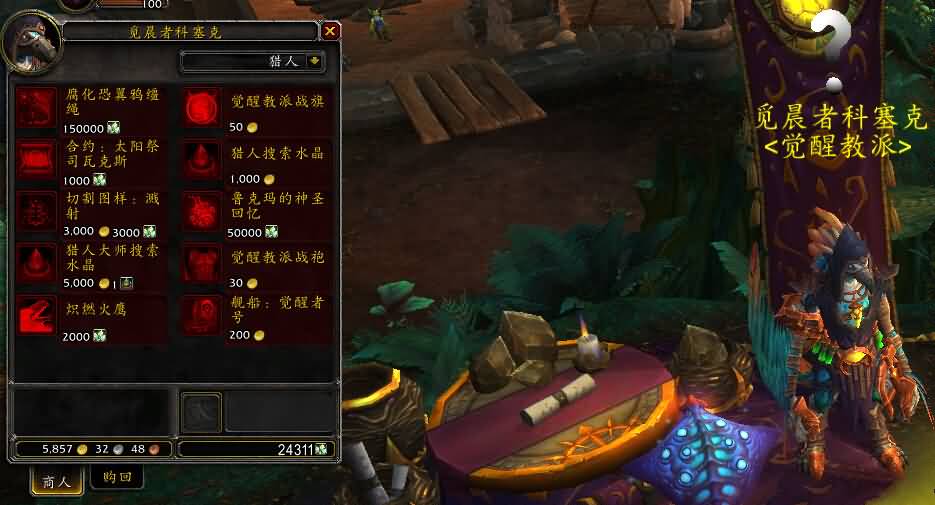
Task: Open the 猎人 class filter dropdown
Action: click(x=315, y=62)
